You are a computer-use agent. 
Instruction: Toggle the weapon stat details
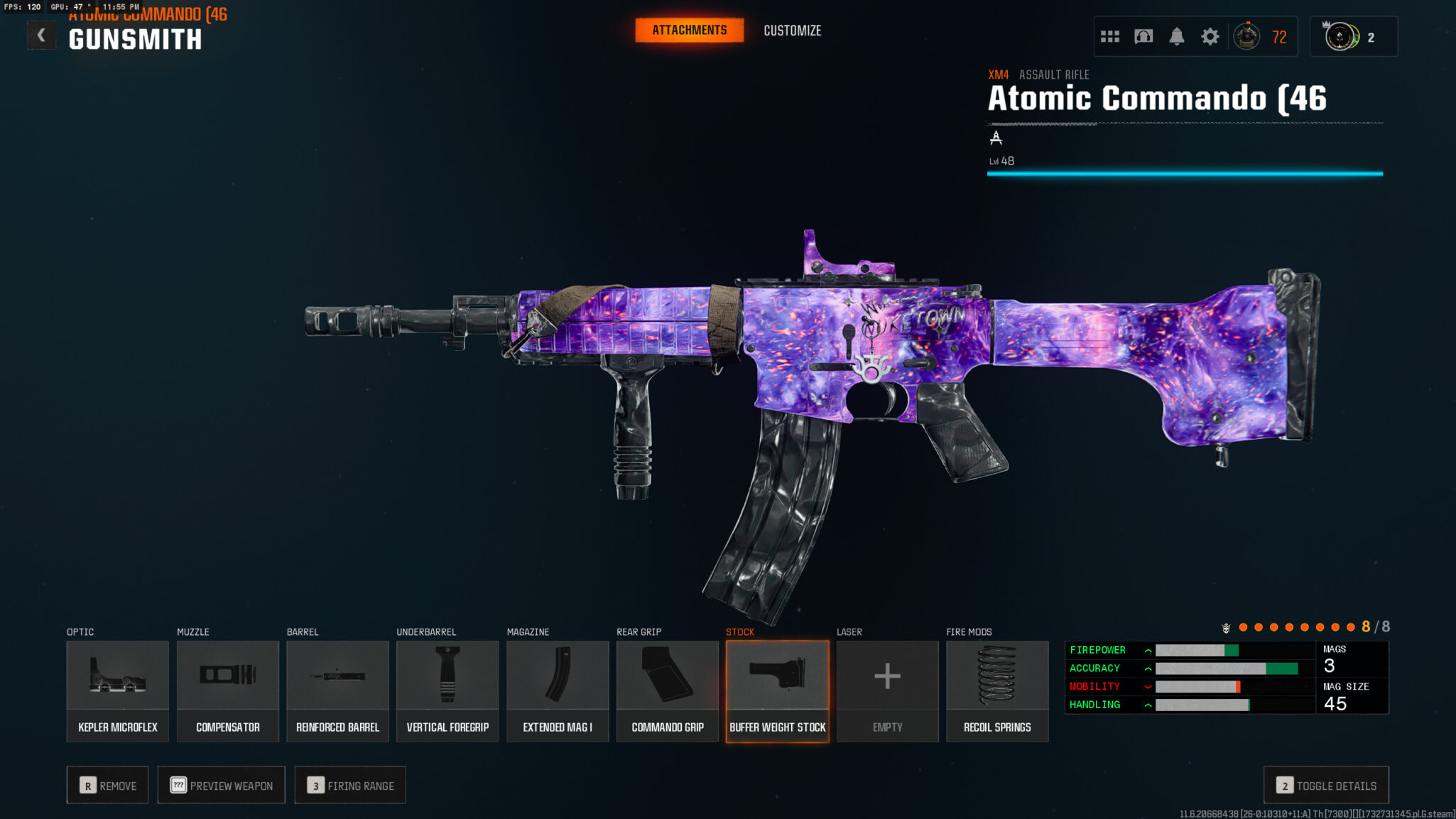point(1326,785)
